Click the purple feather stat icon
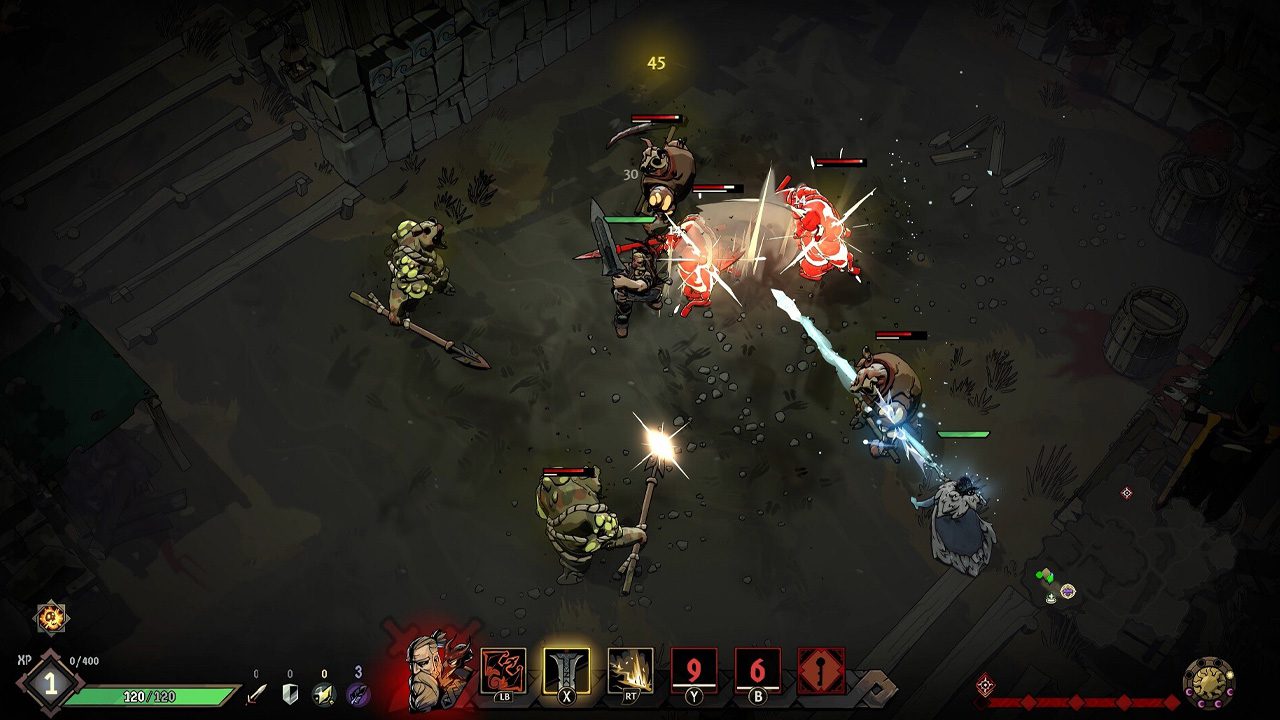The image size is (1280, 720). (358, 693)
